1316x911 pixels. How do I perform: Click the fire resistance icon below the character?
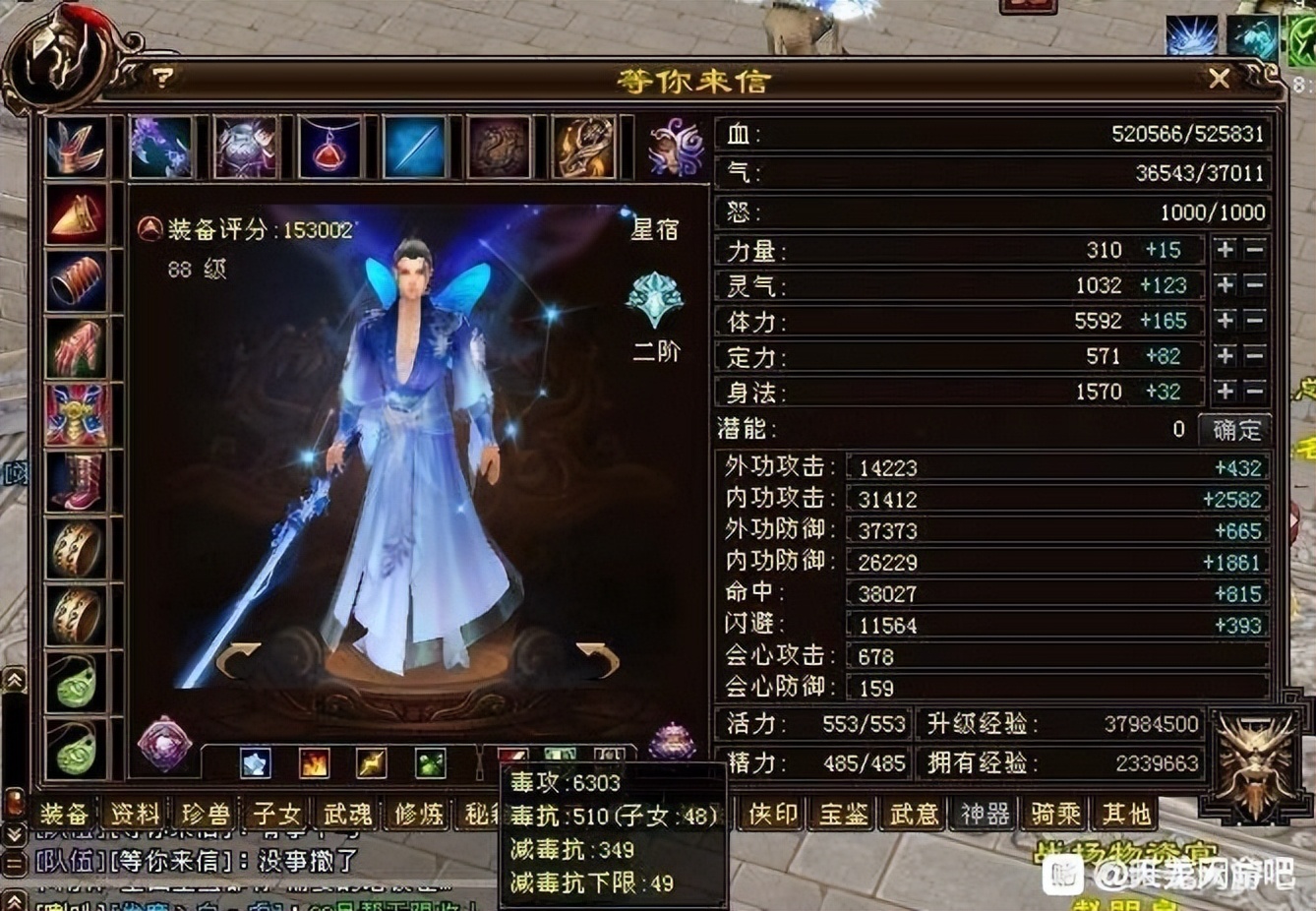coord(316,763)
